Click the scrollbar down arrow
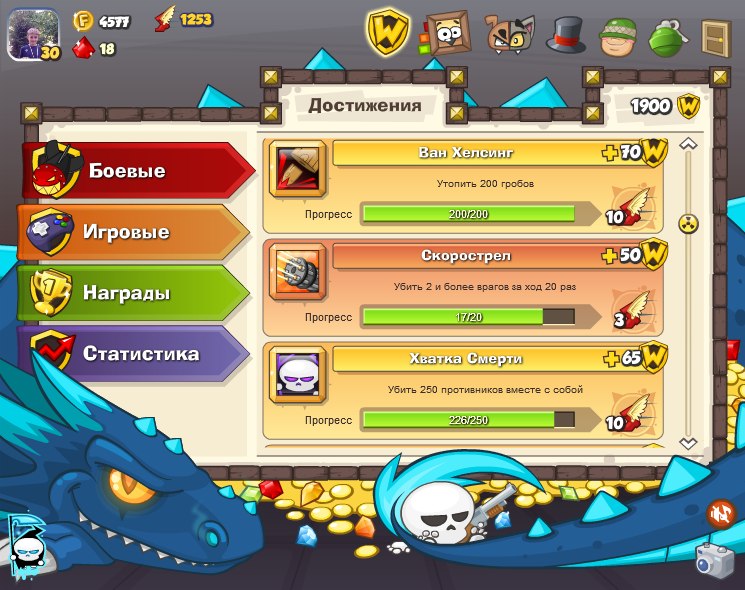 click(x=688, y=442)
